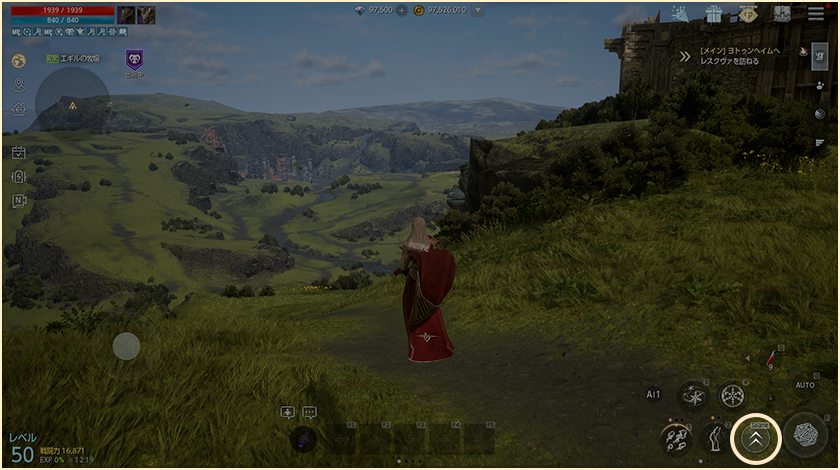Expand the gold currency dropdown arrow
840x470 pixels.
[x=478, y=10]
